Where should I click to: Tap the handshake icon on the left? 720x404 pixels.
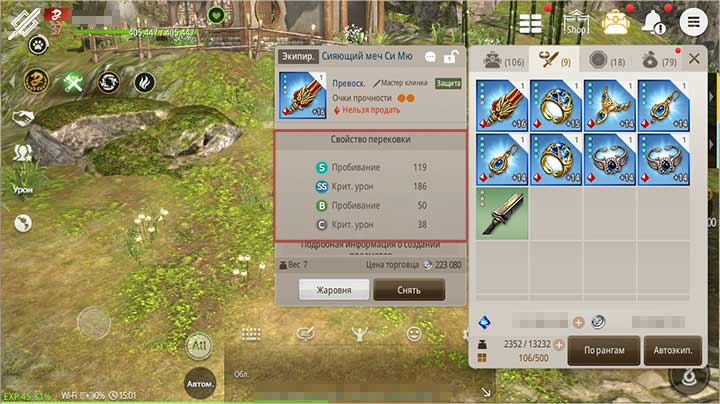coord(22,117)
